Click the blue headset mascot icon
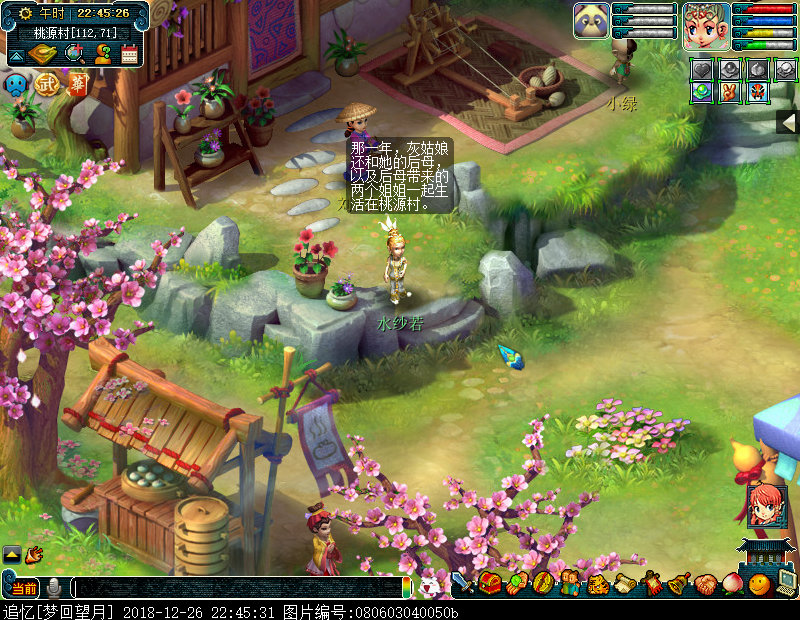 [17, 85]
